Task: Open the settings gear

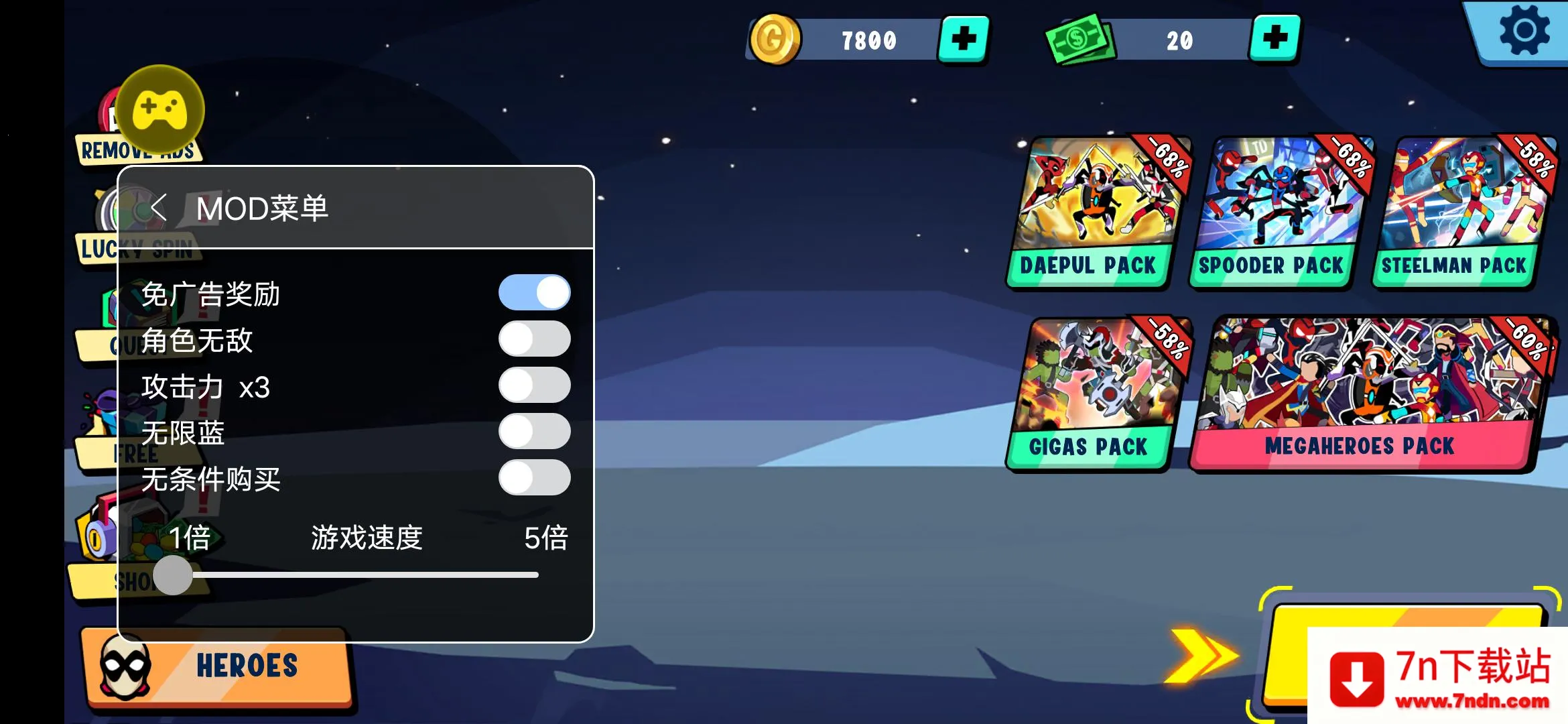Action: (1526, 29)
